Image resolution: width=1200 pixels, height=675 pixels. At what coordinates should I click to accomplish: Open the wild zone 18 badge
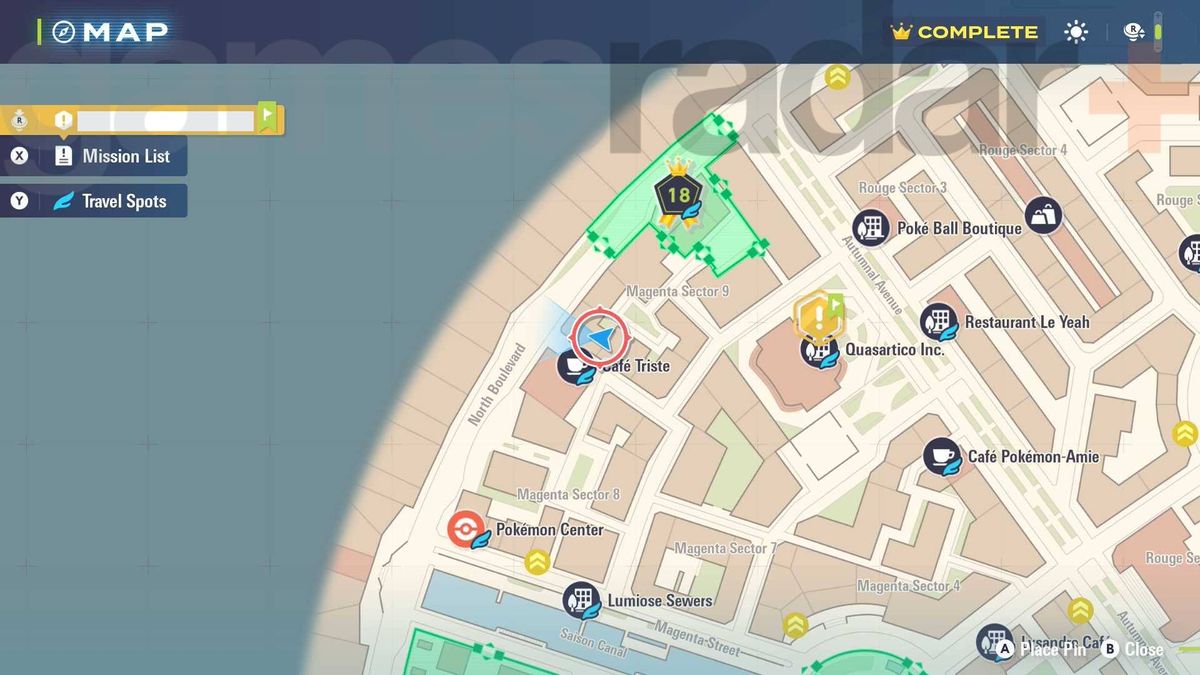[x=678, y=195]
